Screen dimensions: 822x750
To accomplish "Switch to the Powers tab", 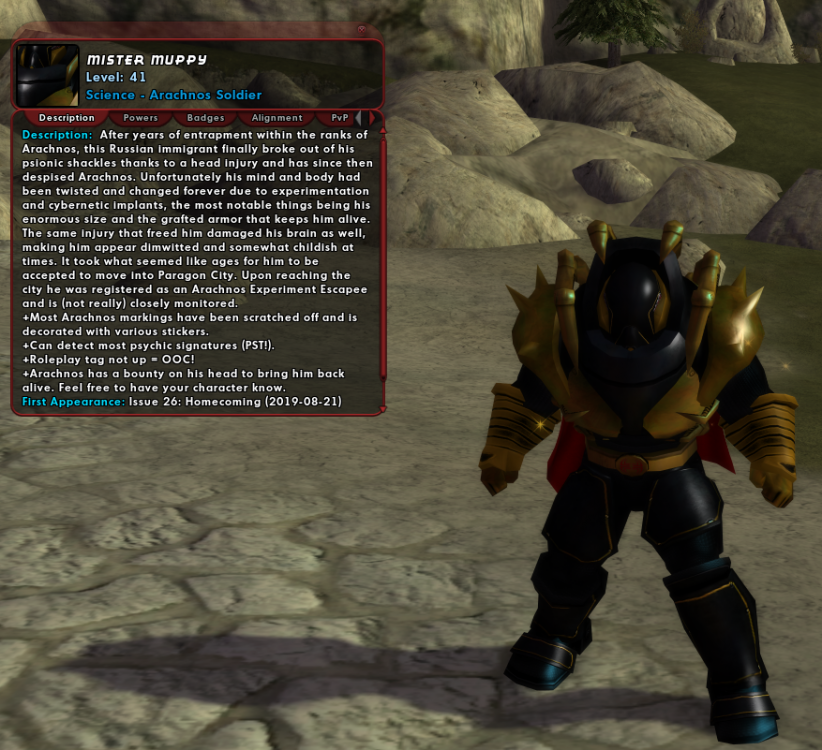I will coord(141,118).
